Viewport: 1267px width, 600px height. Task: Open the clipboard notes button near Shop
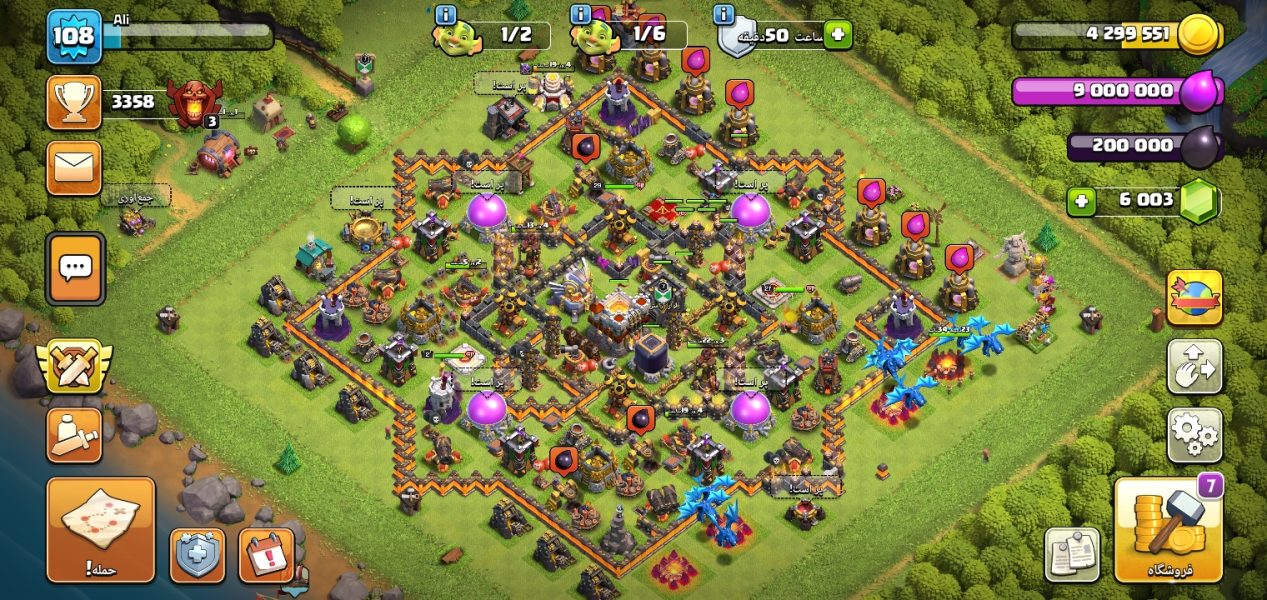coord(1072,554)
